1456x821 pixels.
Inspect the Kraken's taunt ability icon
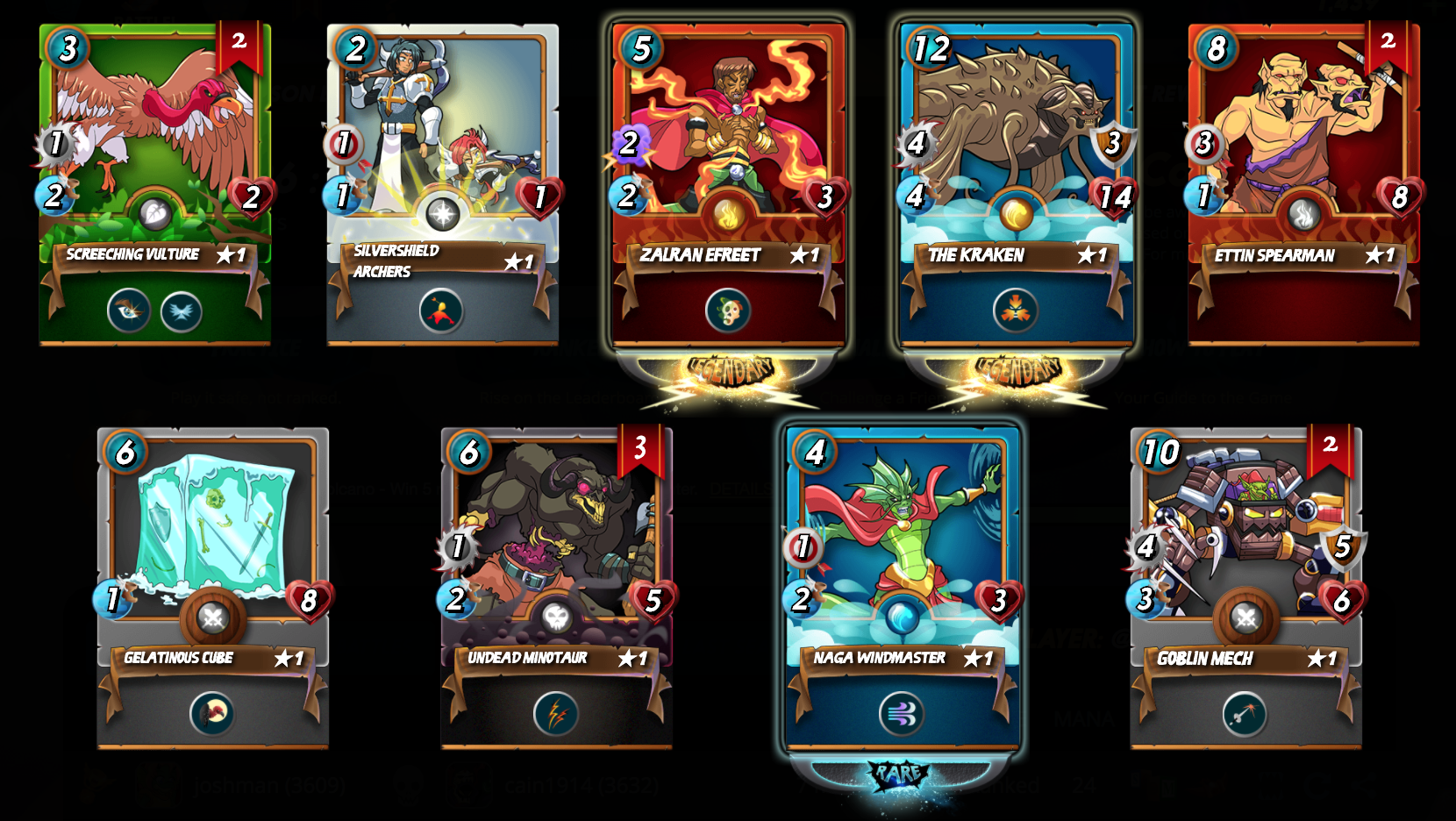(1016, 311)
